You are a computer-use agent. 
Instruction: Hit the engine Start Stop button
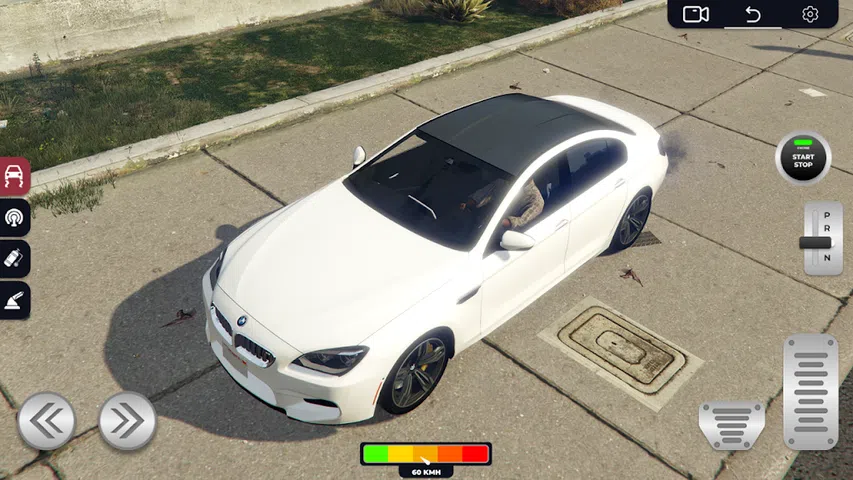click(x=803, y=158)
